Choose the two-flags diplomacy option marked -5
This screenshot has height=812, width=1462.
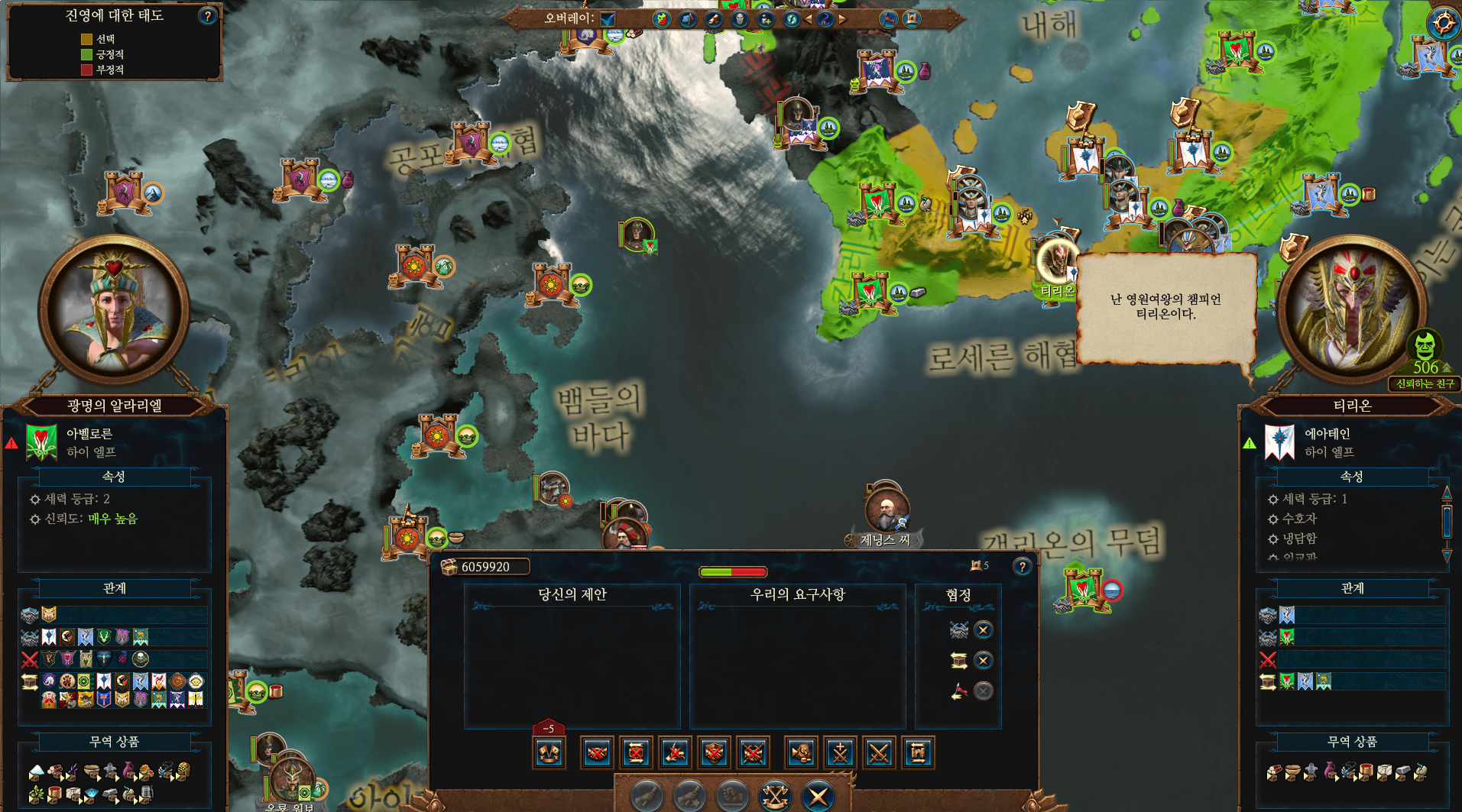point(549,753)
